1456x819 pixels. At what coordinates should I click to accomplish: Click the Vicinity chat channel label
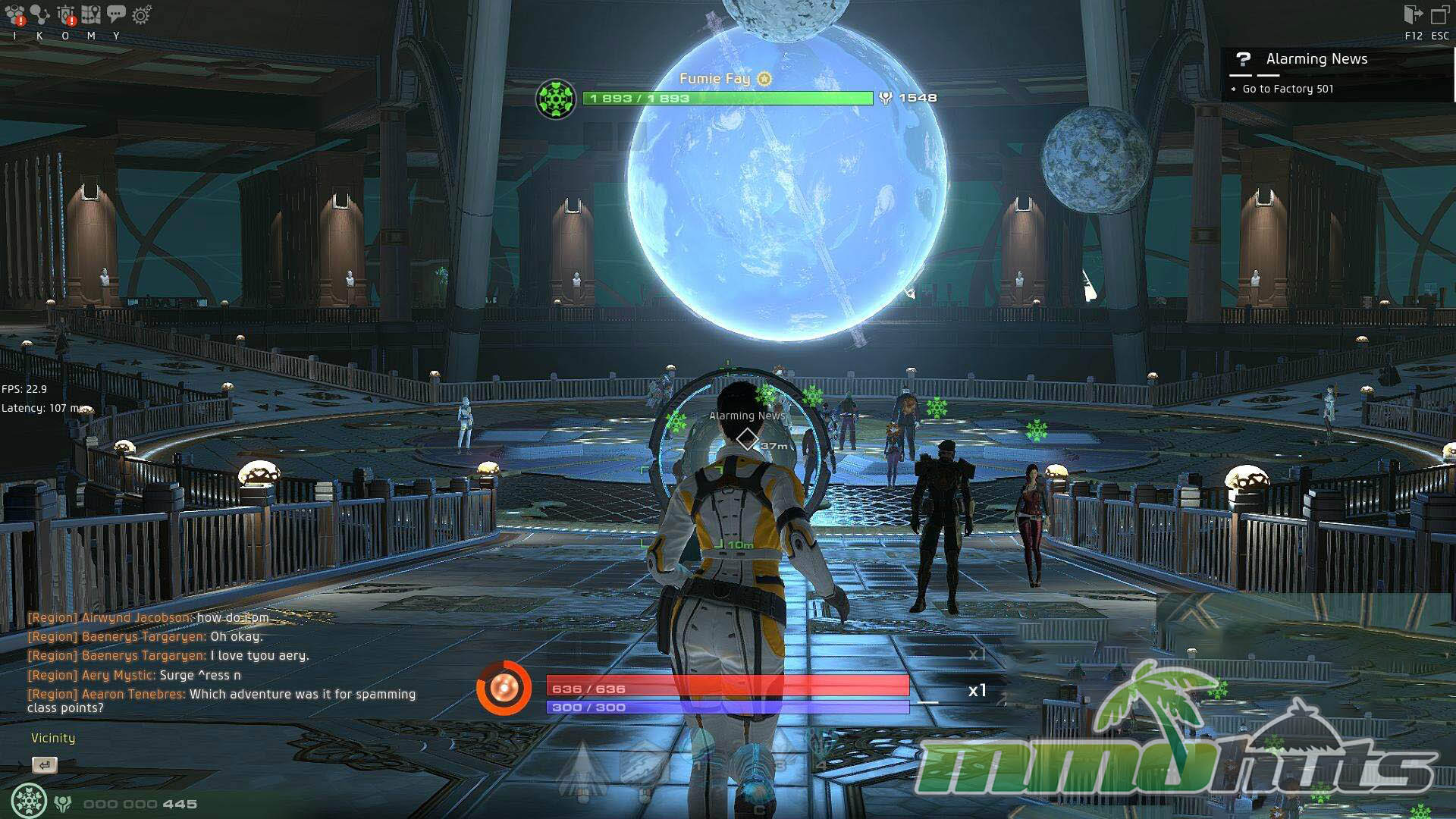53,738
